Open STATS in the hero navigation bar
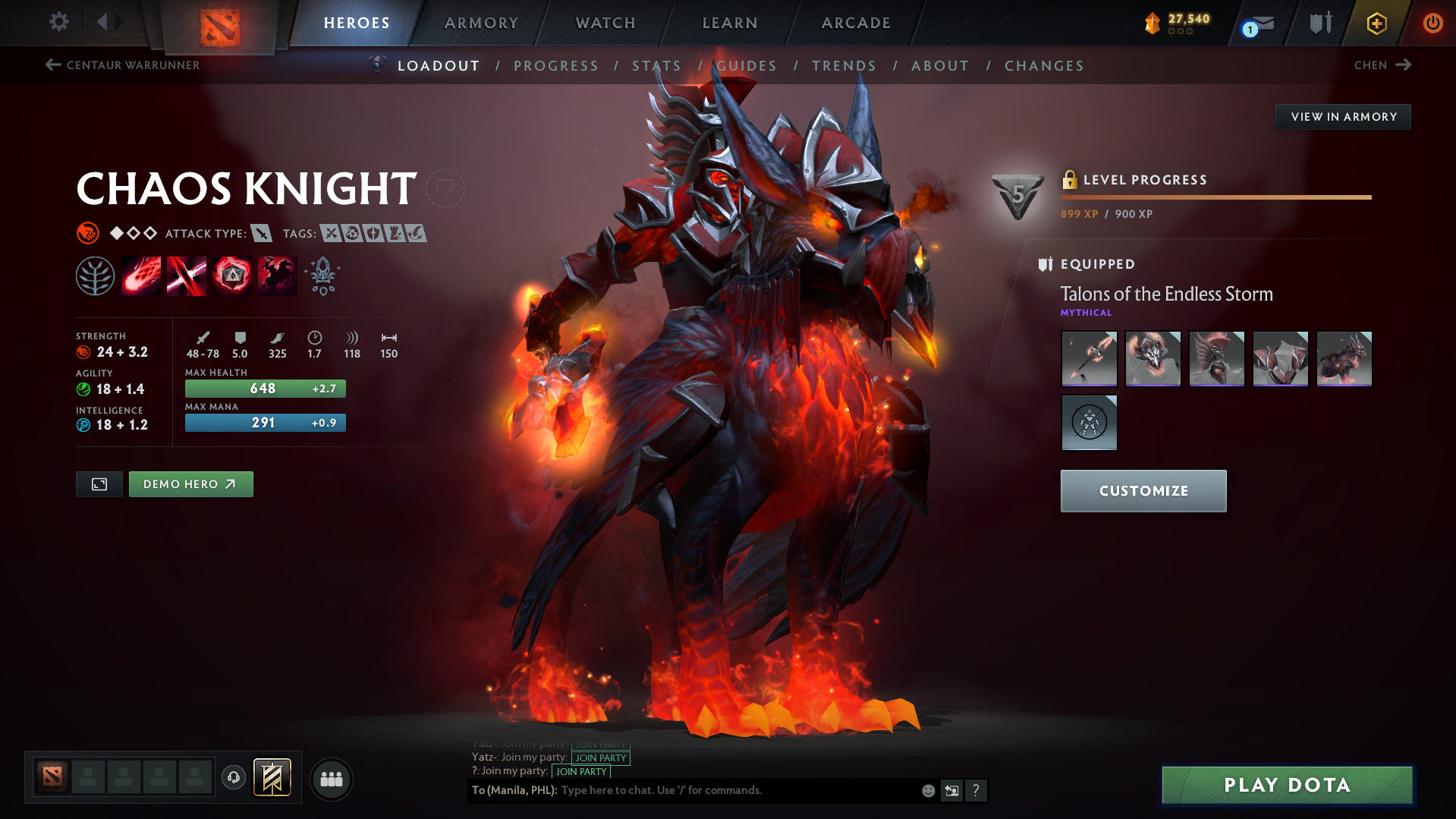1456x819 pixels. (657, 66)
